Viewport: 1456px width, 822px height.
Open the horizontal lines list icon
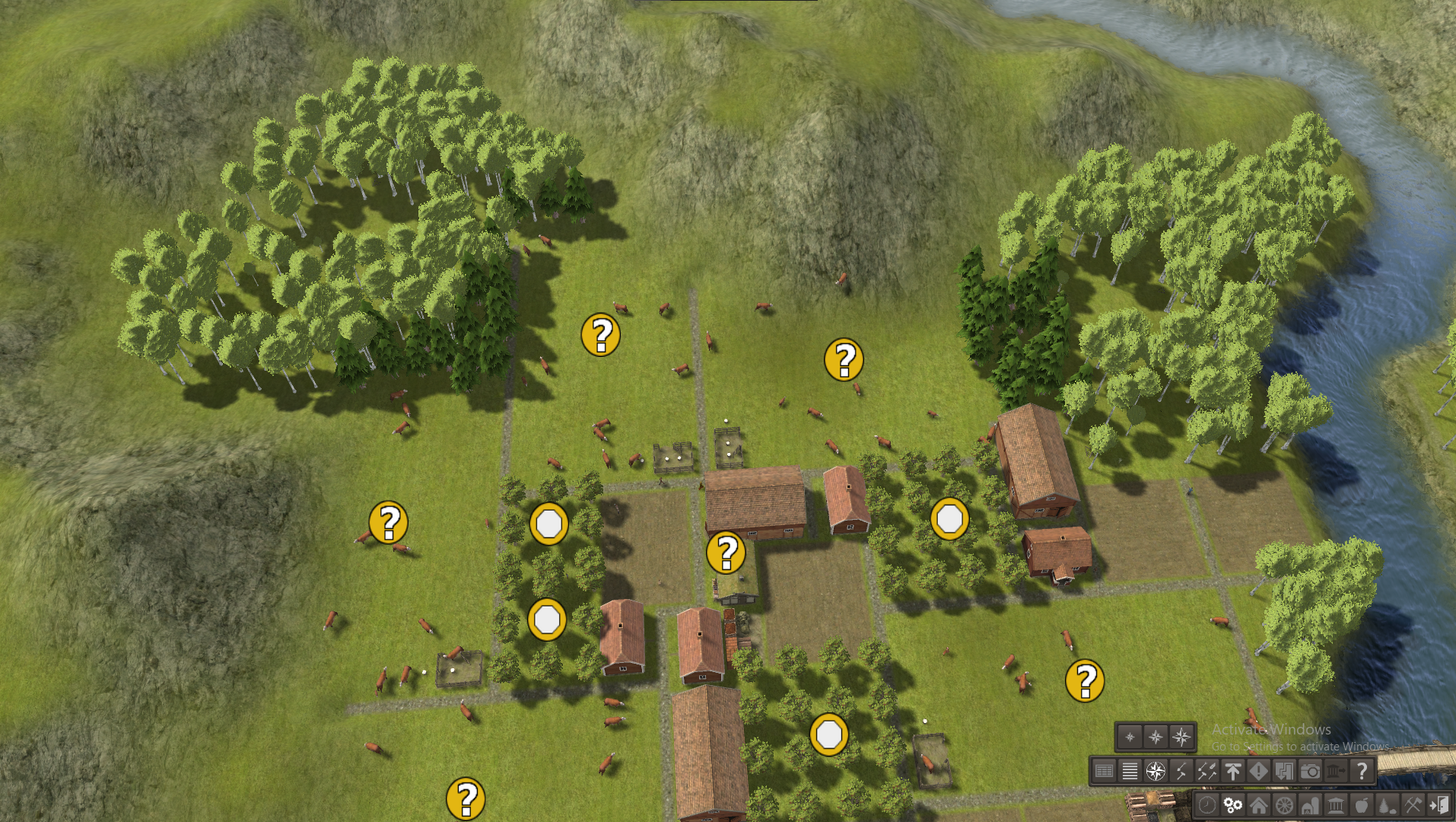click(x=1130, y=772)
